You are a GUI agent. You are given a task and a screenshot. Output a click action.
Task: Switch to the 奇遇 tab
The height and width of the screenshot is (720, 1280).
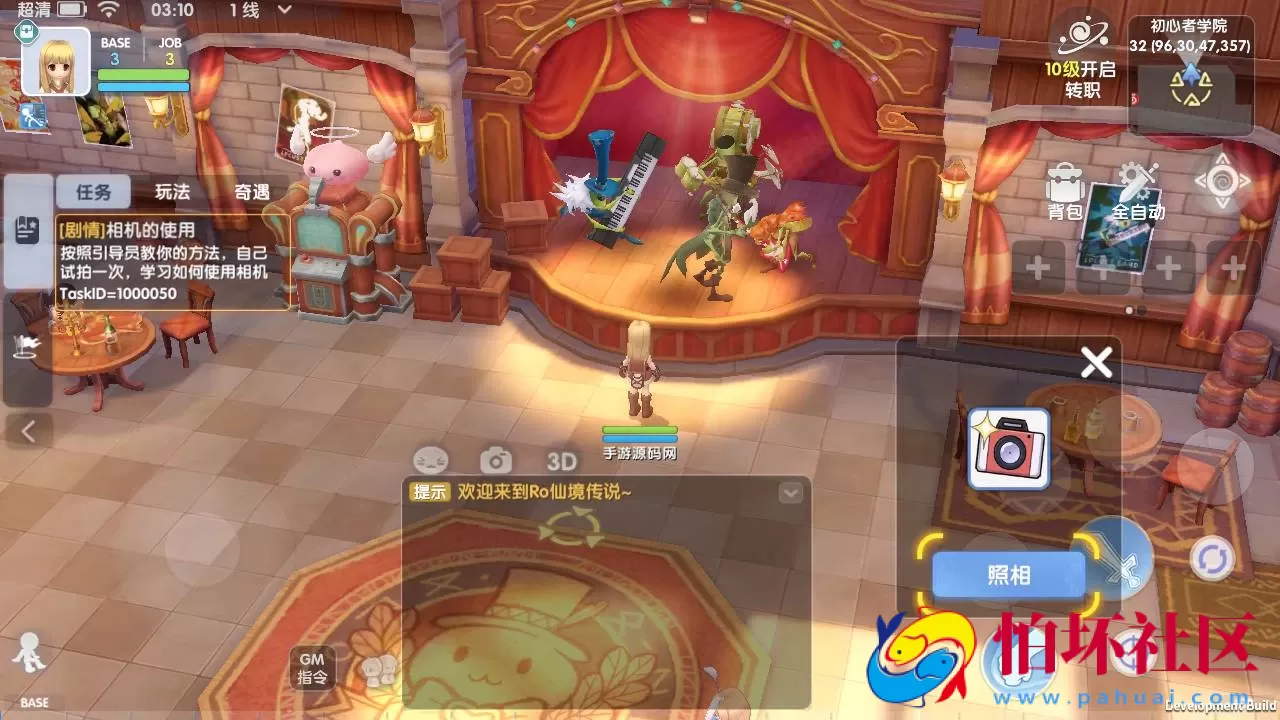coord(251,191)
